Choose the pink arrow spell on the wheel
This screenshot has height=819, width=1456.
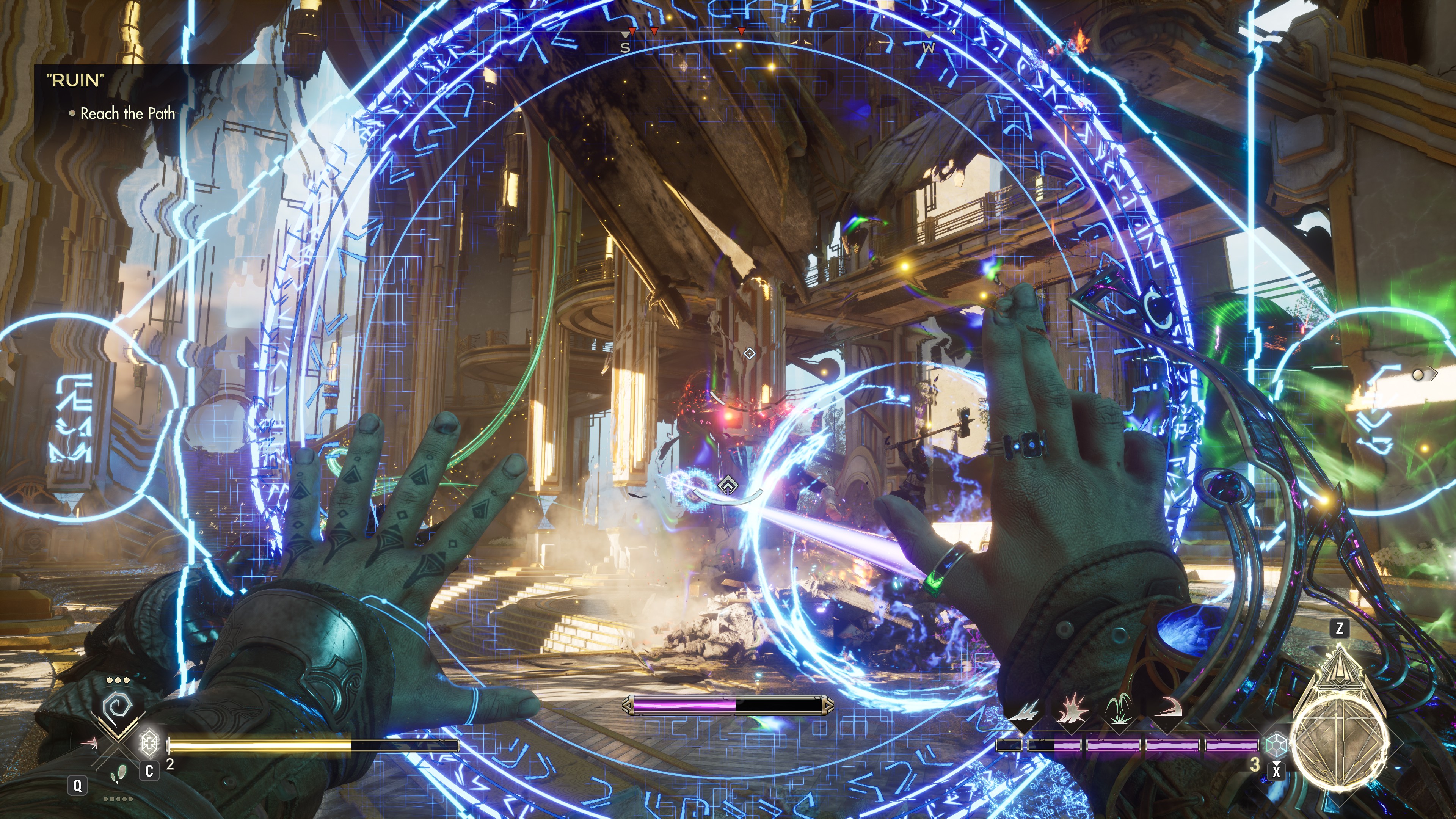pos(88,742)
